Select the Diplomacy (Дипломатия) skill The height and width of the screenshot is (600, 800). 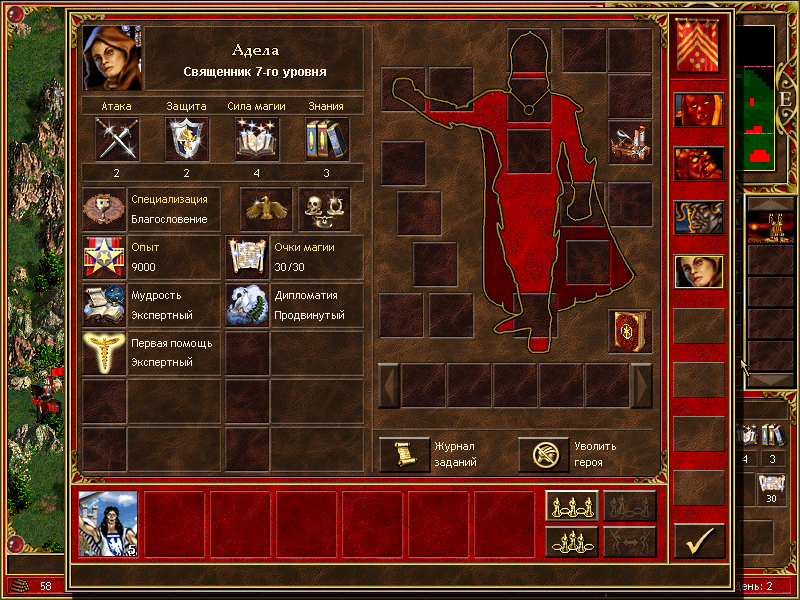247,305
